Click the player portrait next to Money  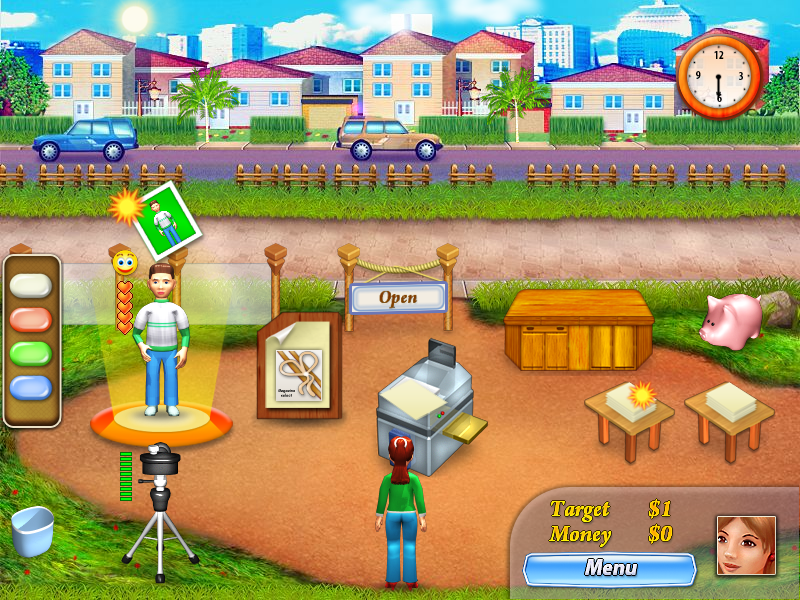746,545
